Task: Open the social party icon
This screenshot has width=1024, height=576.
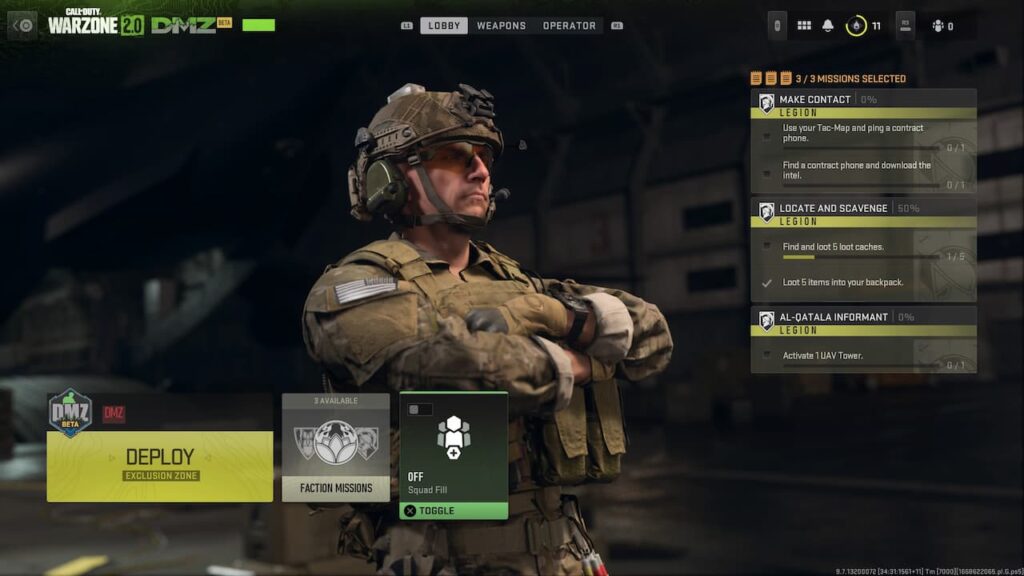Action: (x=939, y=26)
